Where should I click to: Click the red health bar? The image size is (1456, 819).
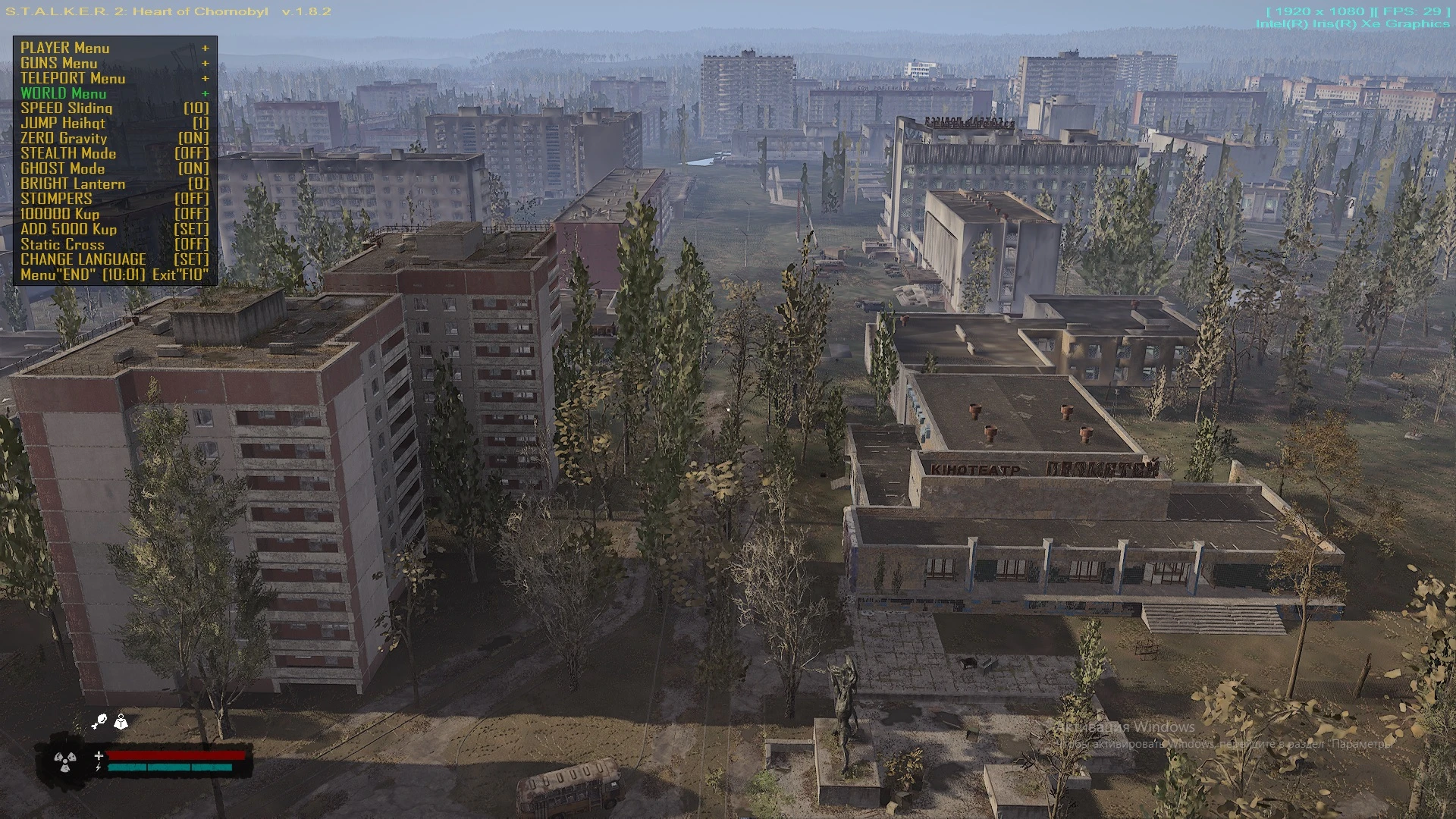174,755
